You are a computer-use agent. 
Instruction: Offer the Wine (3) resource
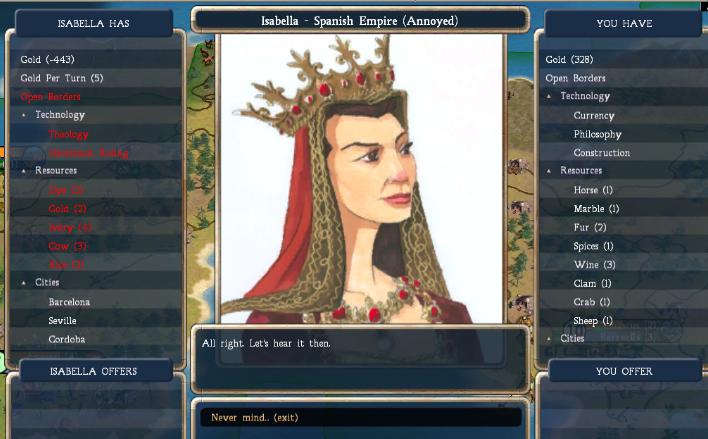pos(594,265)
